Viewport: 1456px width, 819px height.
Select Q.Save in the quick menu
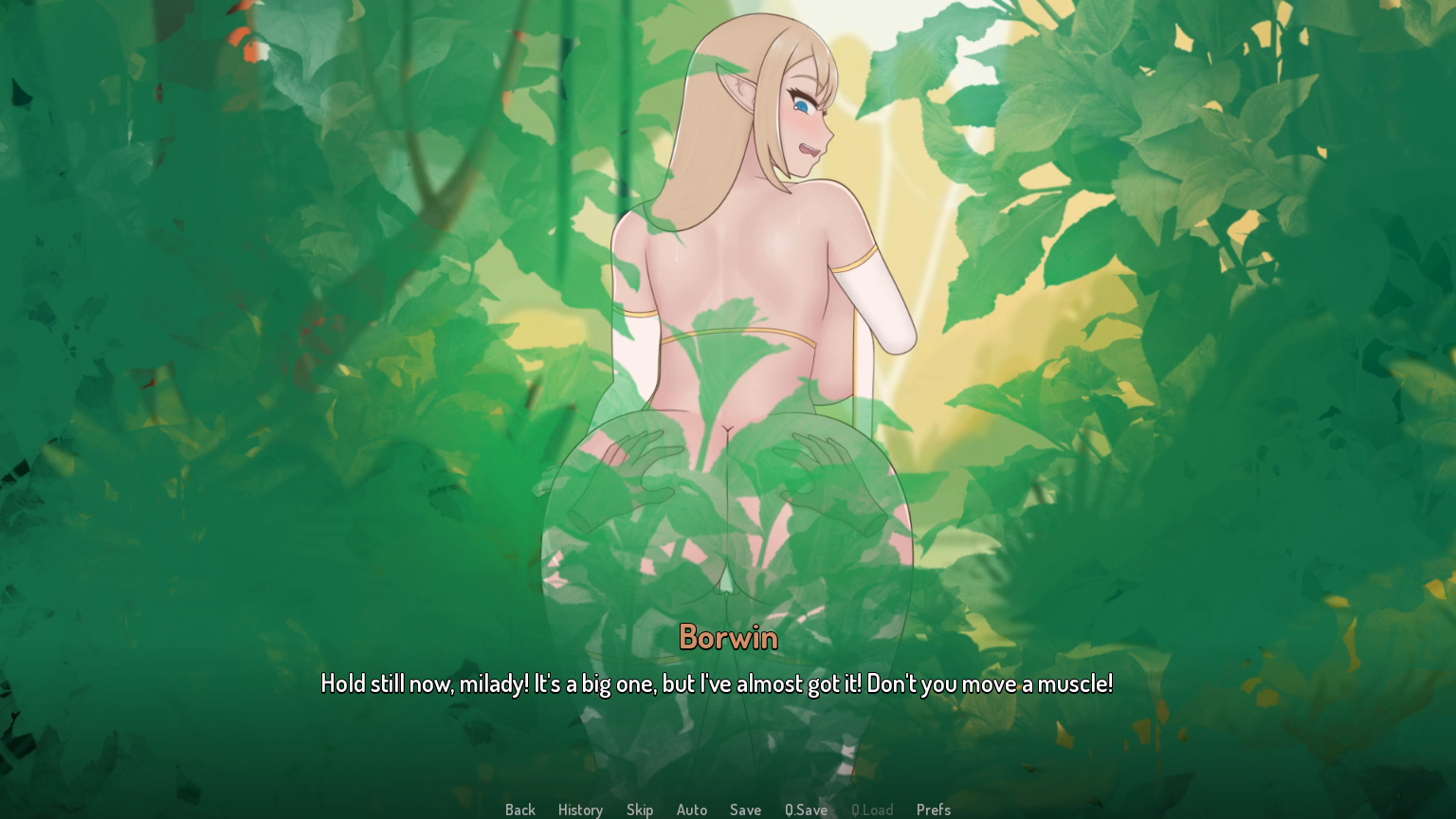pyautogui.click(x=806, y=810)
